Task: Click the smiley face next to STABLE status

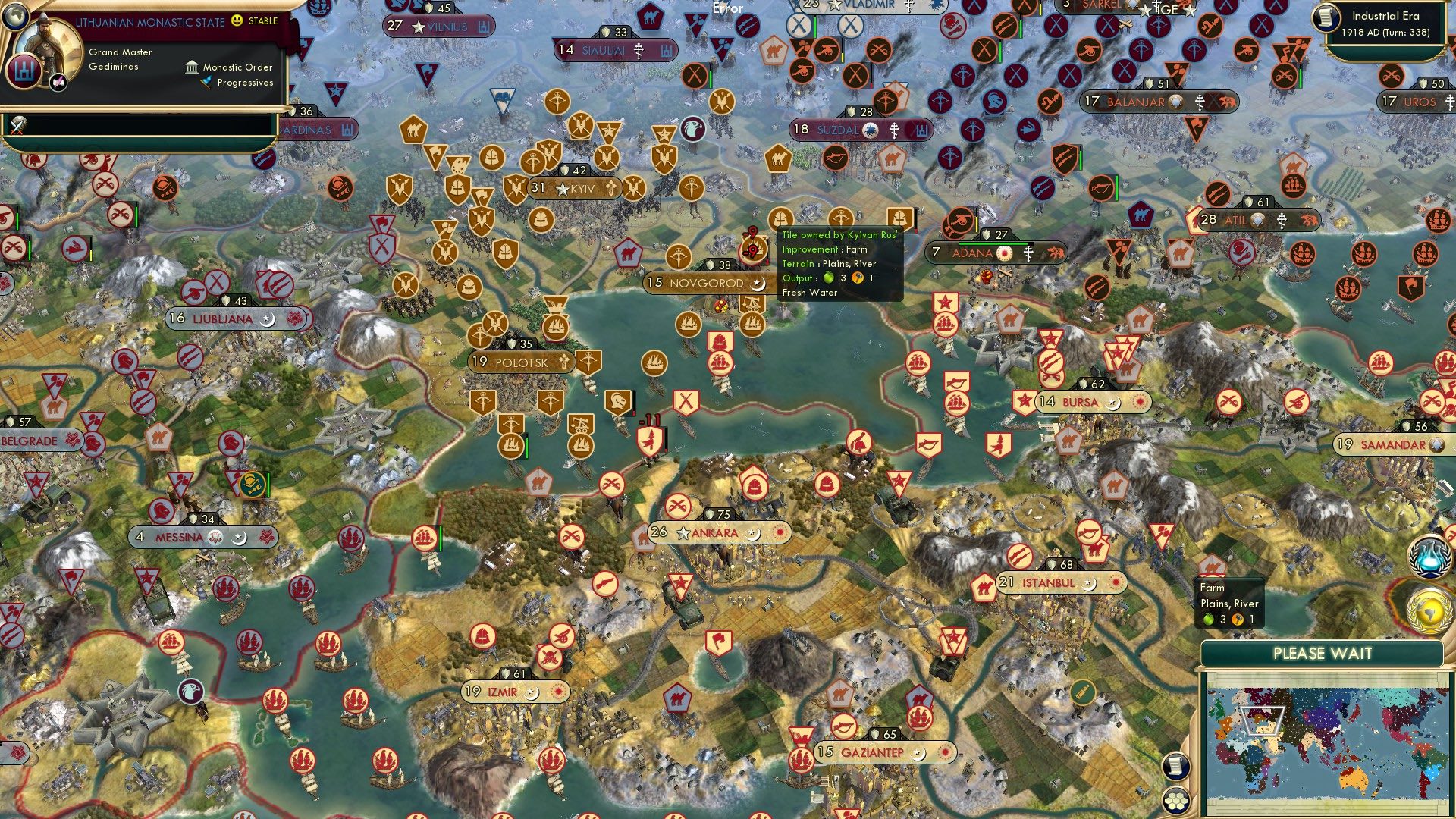Action: click(x=237, y=20)
